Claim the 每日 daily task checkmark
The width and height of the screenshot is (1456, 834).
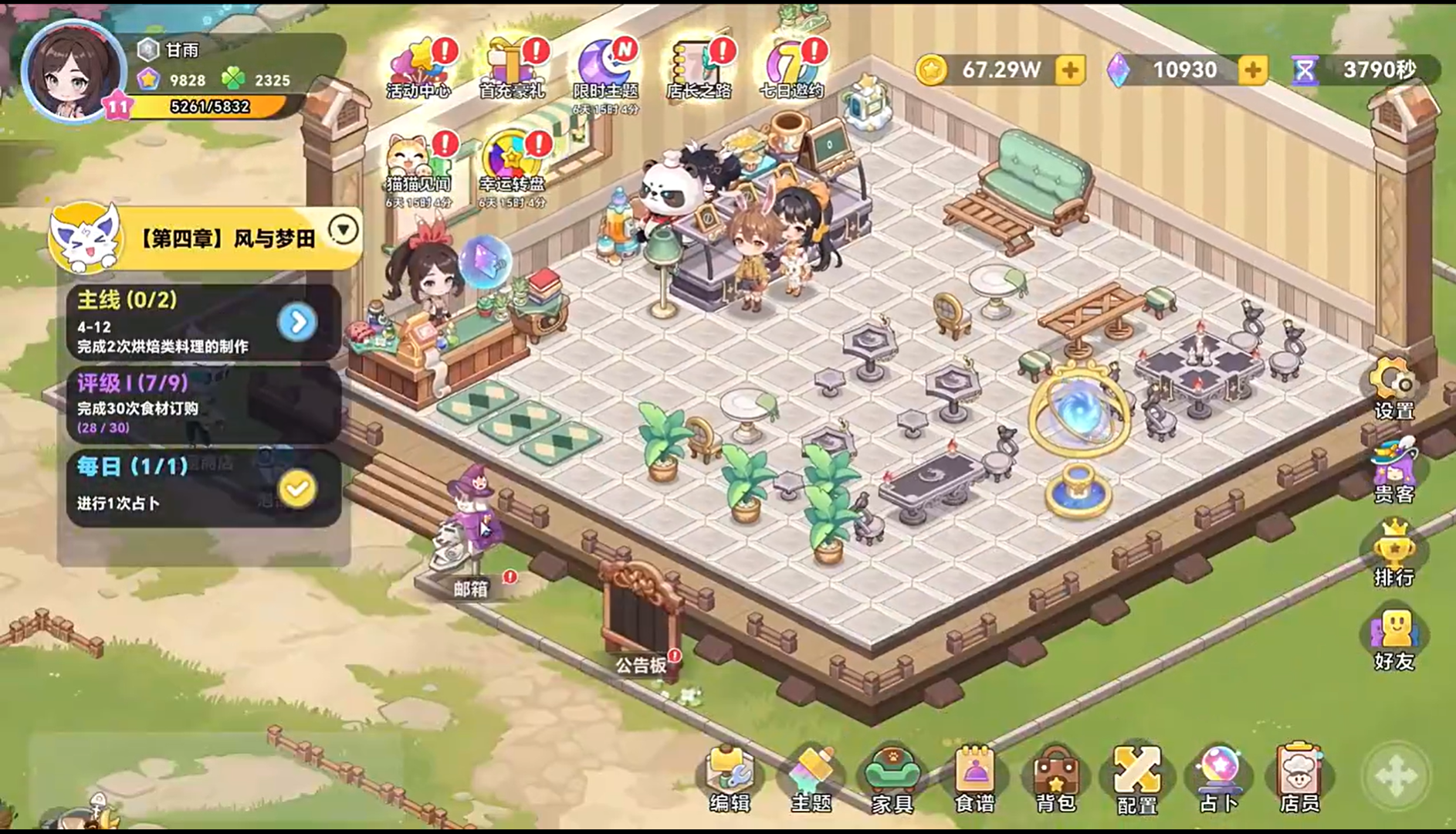point(297,488)
